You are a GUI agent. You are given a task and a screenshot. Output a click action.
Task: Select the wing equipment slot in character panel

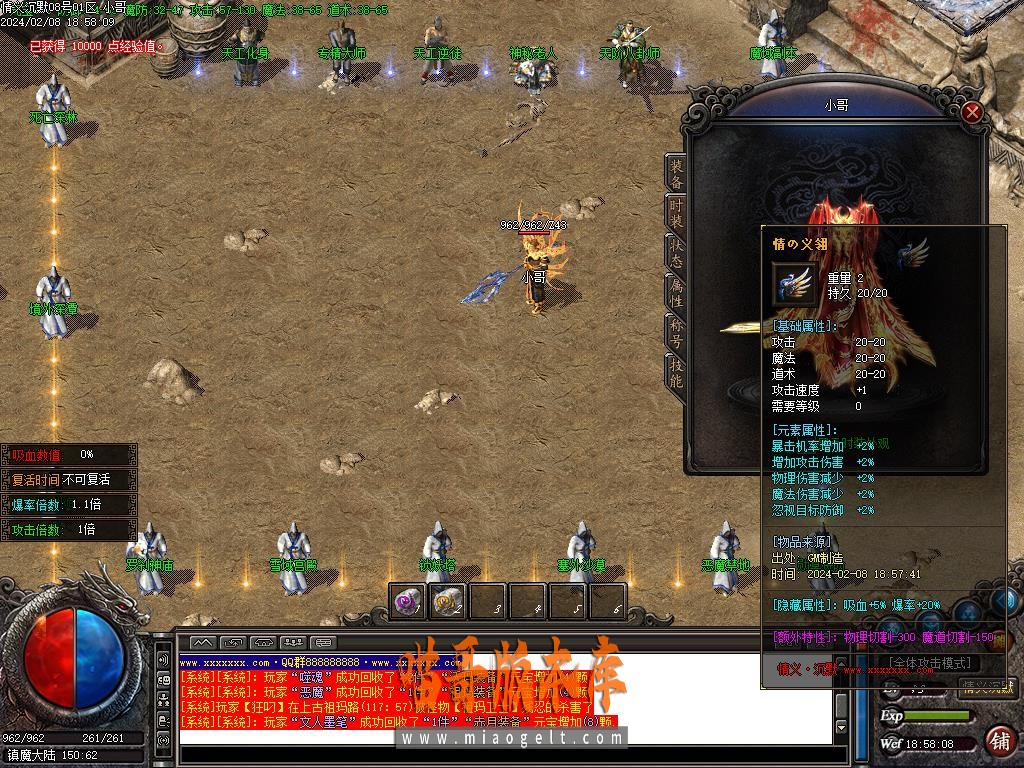(913, 253)
